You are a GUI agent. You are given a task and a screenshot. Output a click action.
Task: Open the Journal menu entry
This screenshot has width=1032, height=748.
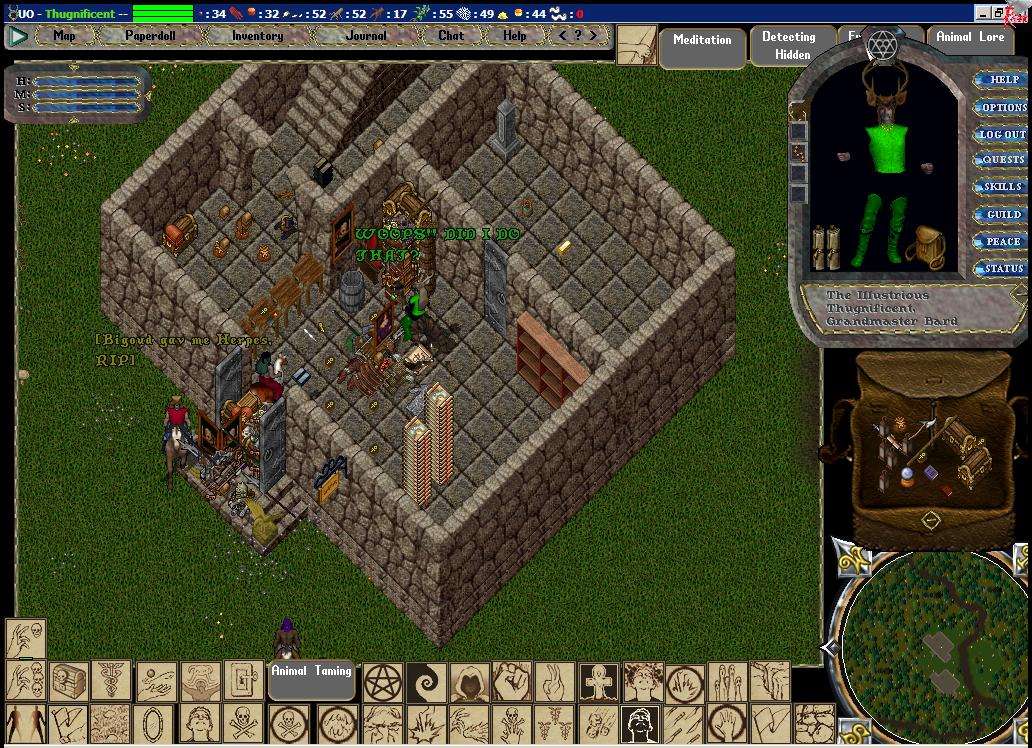366,36
